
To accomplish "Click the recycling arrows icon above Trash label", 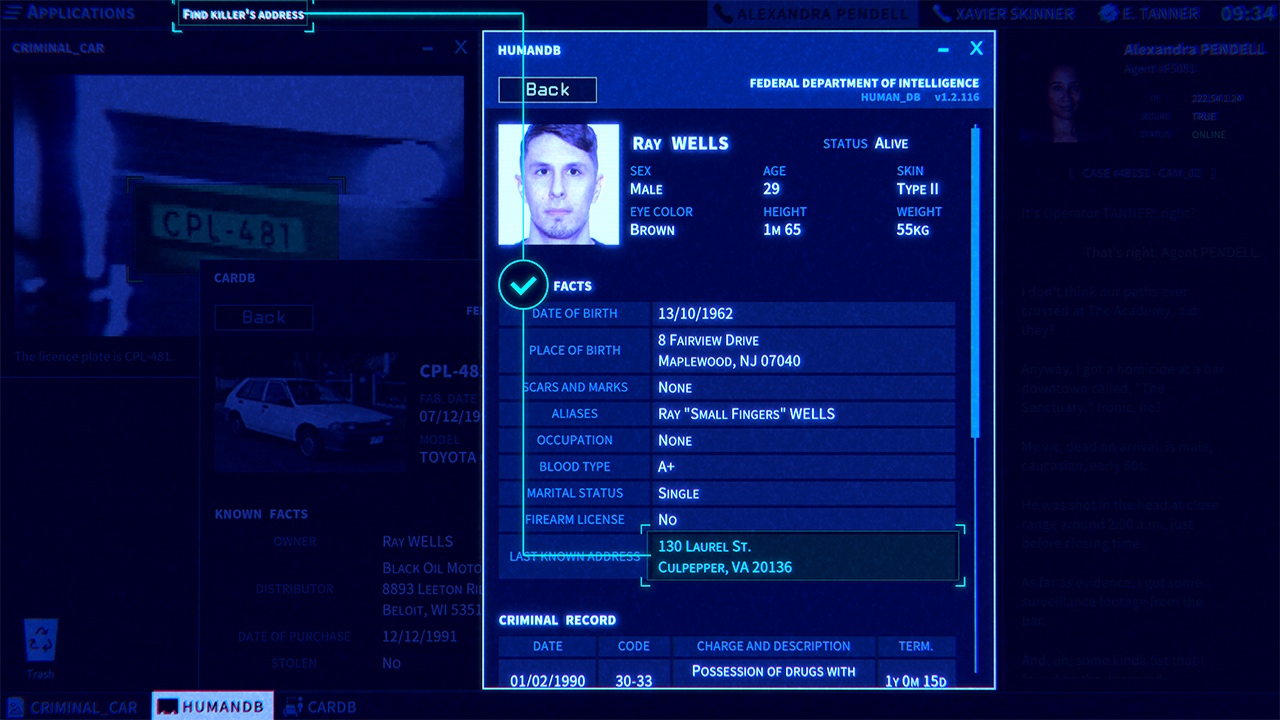I will pos(40,643).
